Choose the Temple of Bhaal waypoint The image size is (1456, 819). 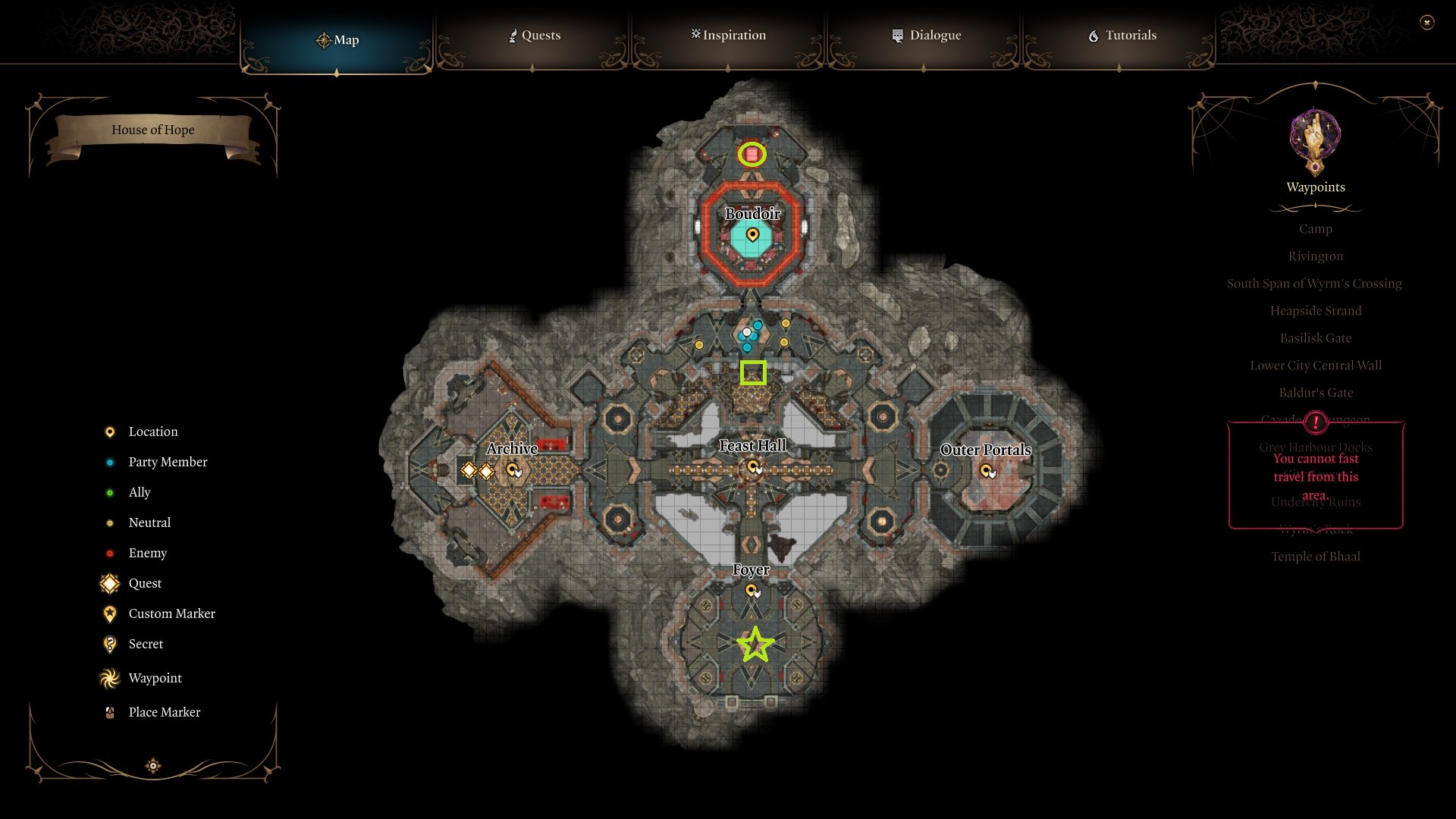[x=1316, y=556]
